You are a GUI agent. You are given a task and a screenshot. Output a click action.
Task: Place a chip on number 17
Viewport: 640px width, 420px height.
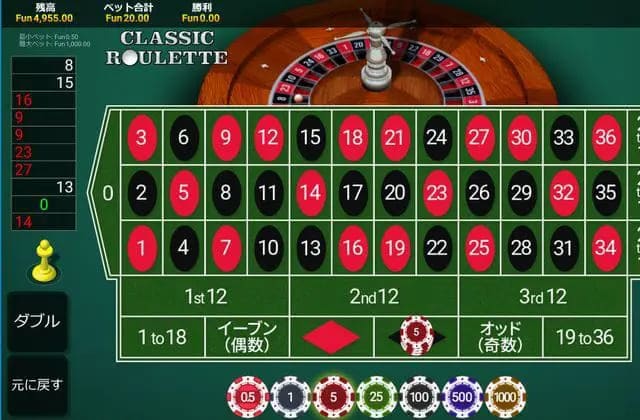(353, 193)
